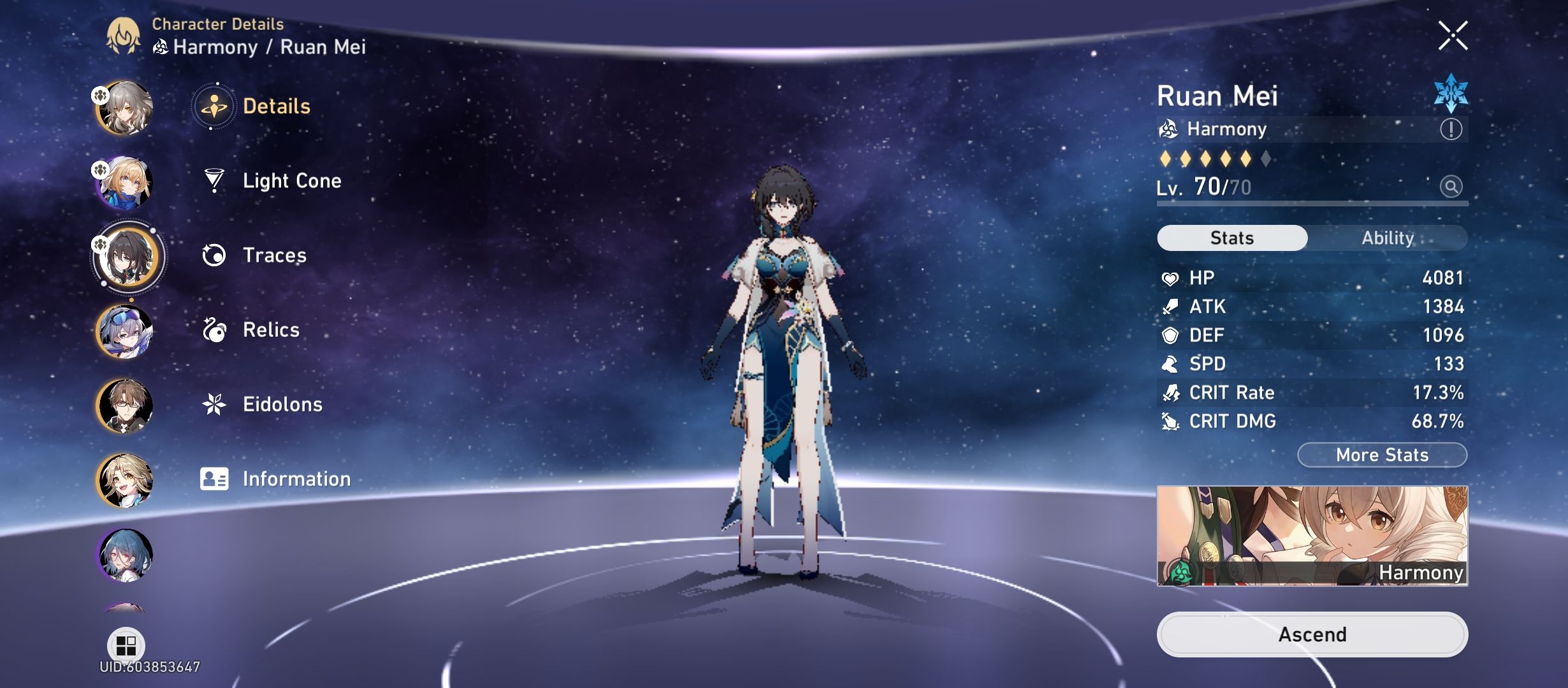
Task: Open the Information menu icon
Action: tap(214, 478)
